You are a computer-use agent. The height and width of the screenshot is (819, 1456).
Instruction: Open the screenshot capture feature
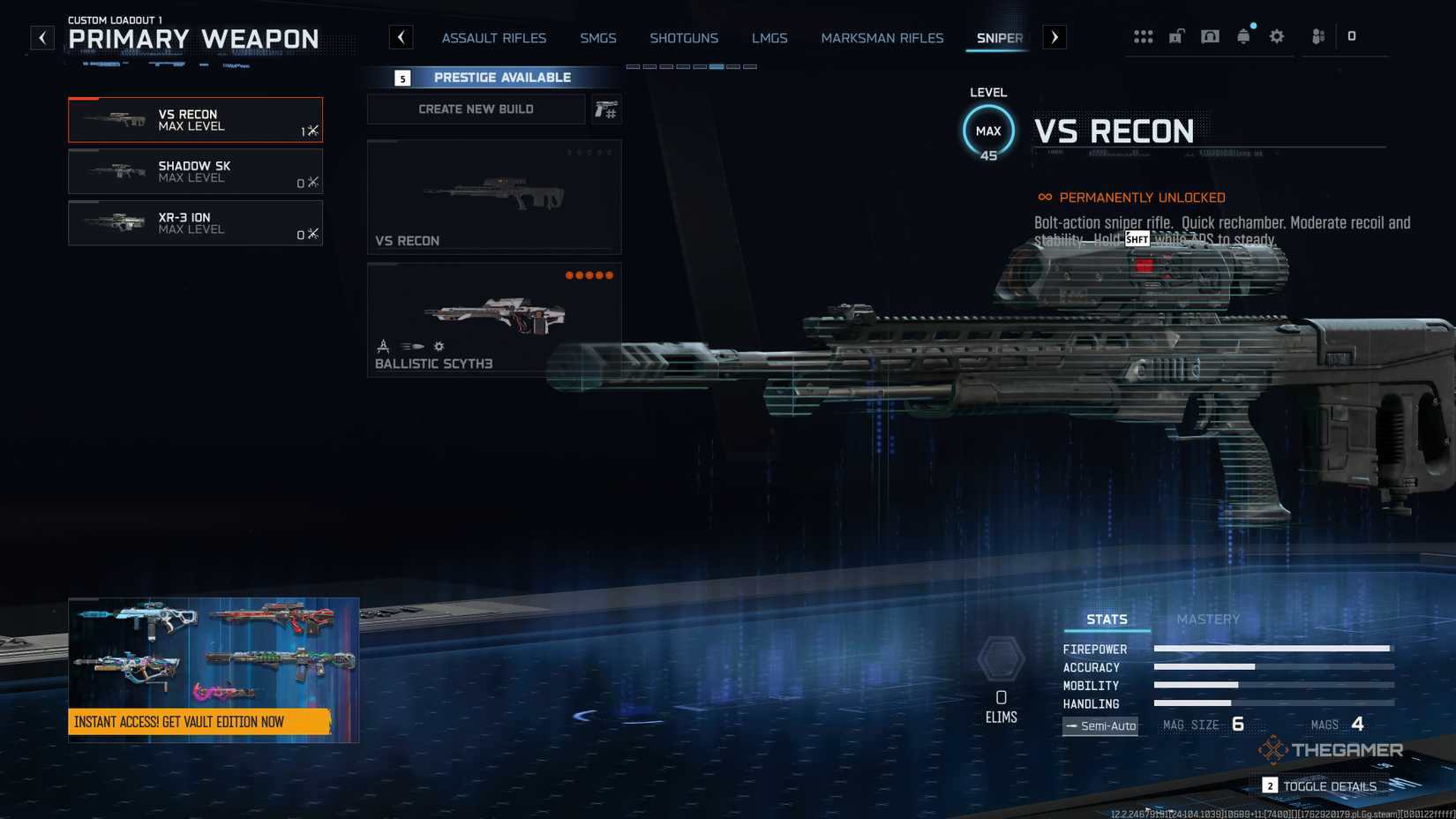1210,36
